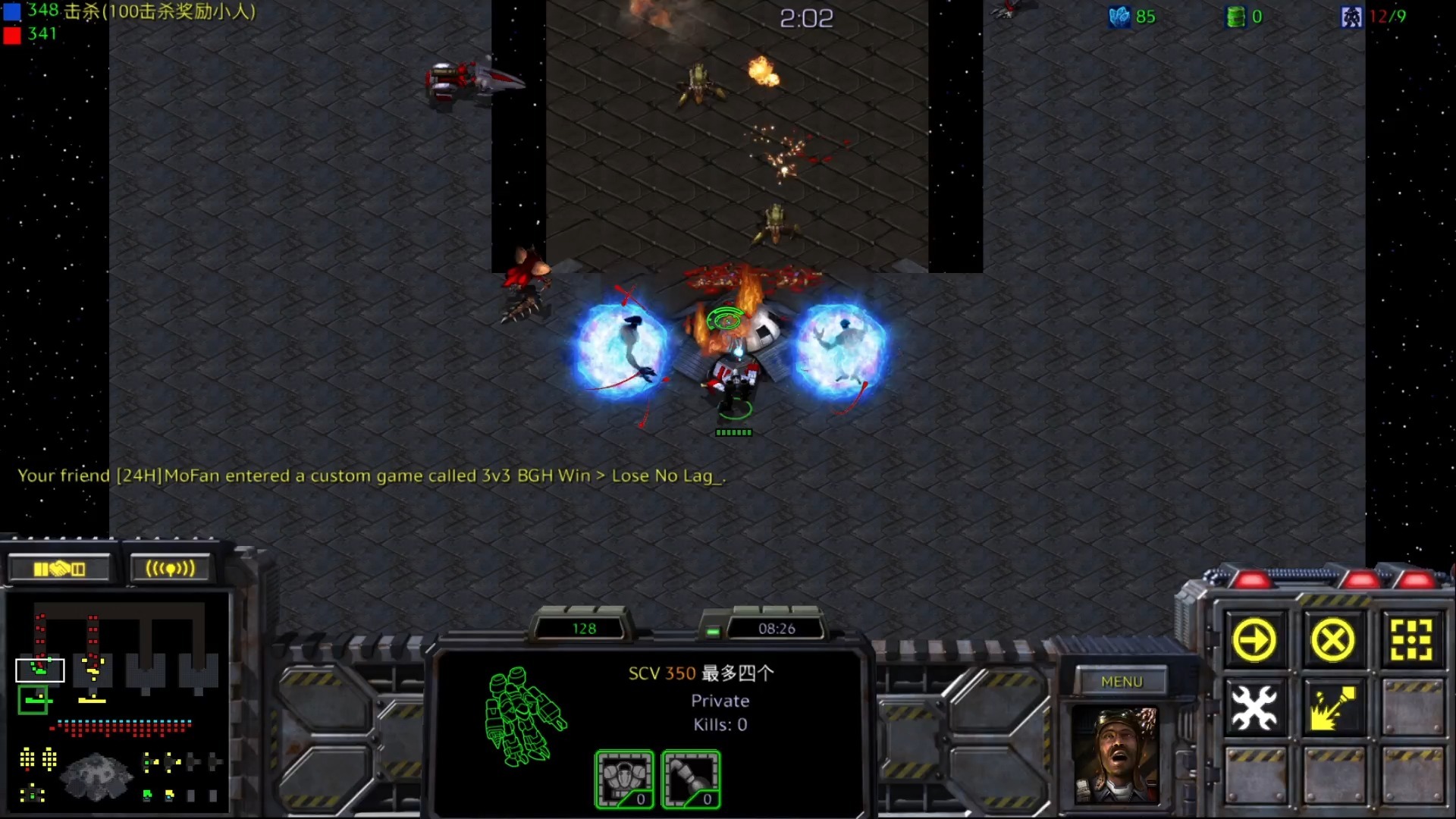Viewport: 1456px width, 819px height.
Task: Open the game MENU
Action: (1122, 682)
